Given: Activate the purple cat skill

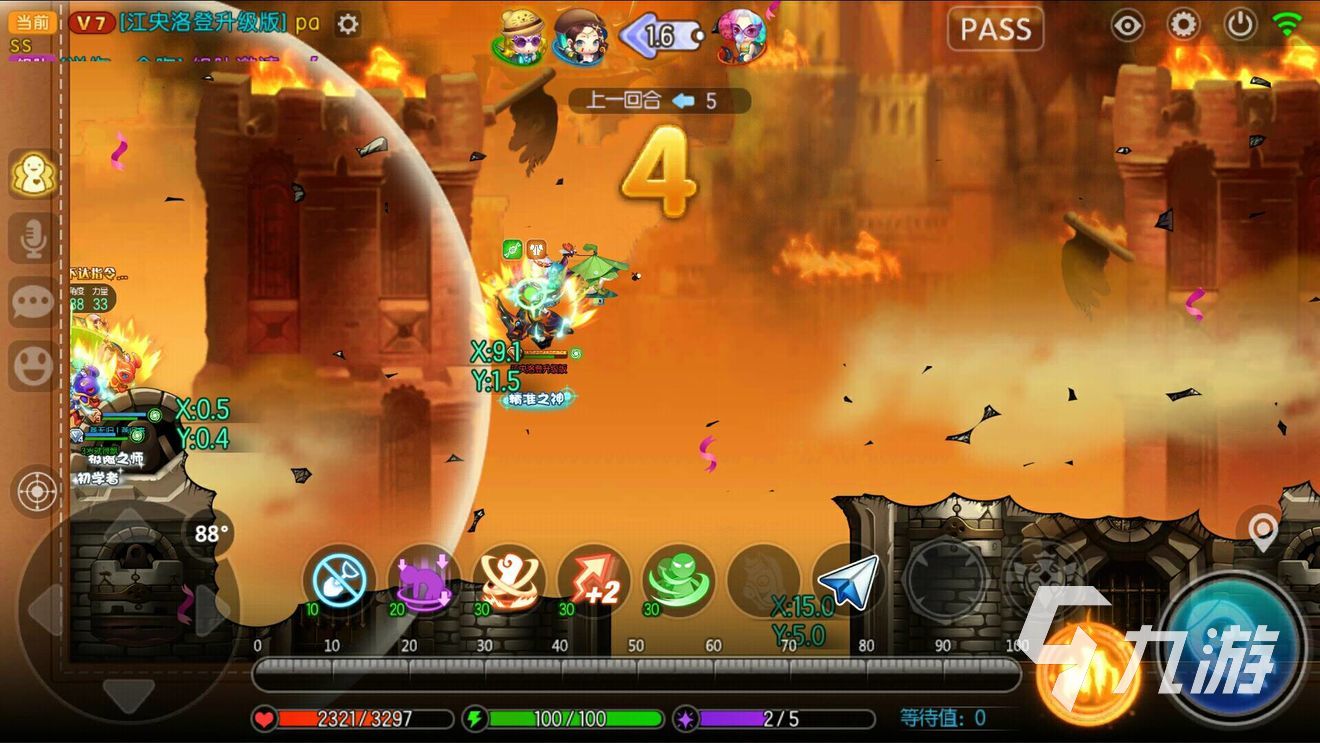Looking at the screenshot, I should coord(423,580).
